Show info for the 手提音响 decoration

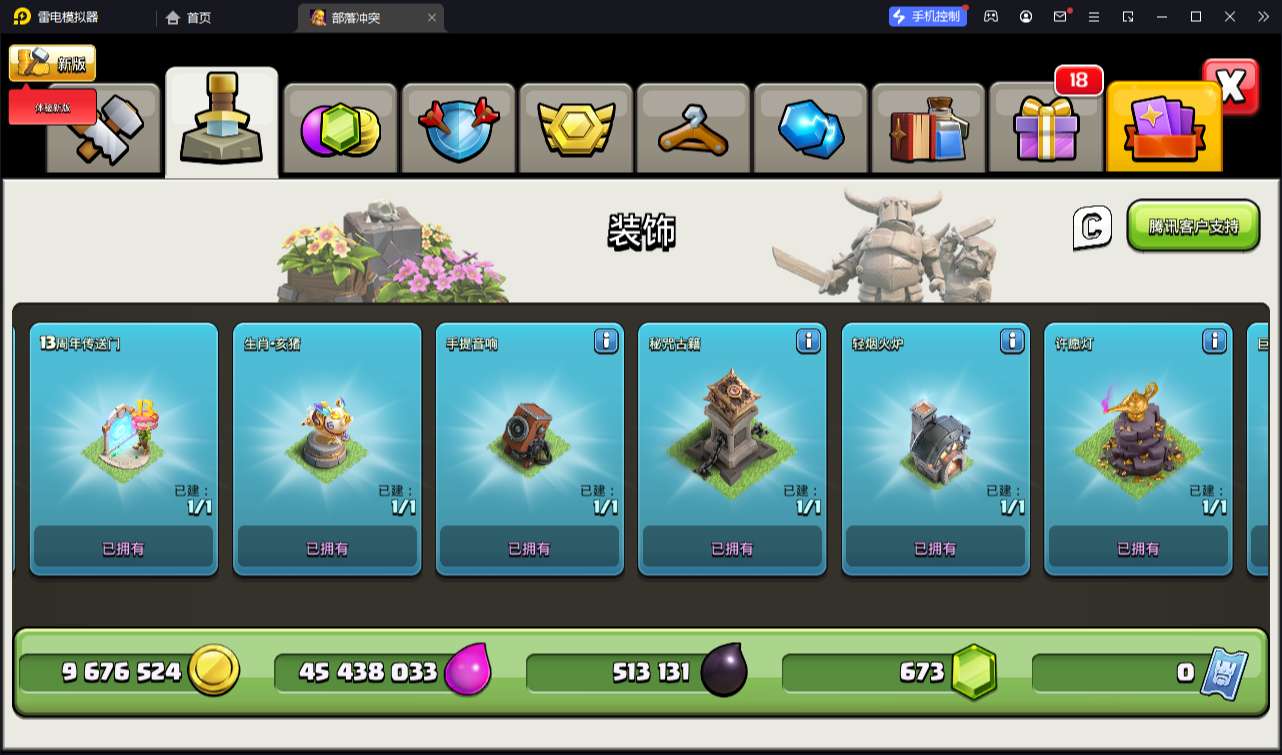(606, 342)
